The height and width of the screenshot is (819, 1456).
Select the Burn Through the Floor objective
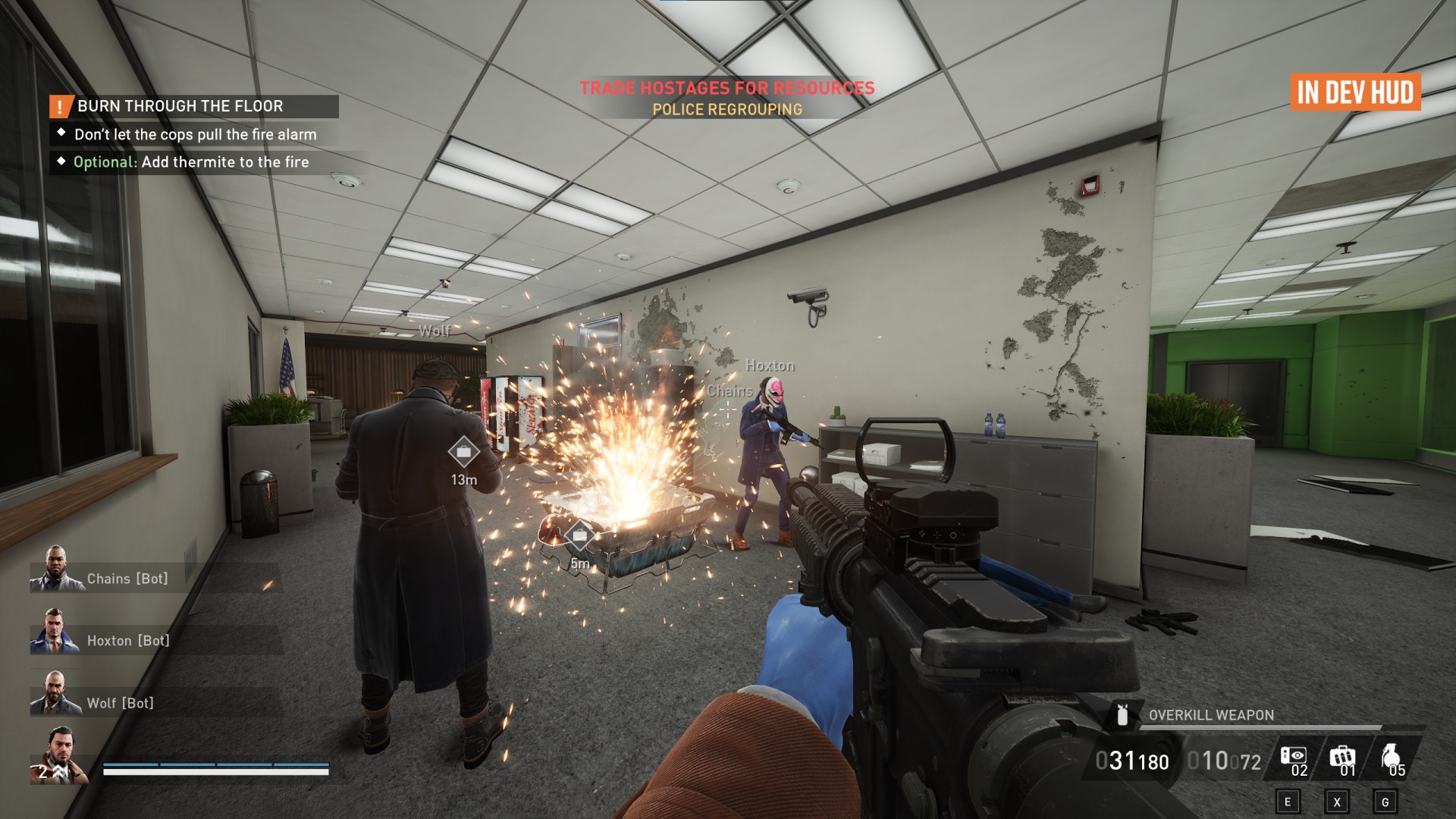[x=180, y=106]
